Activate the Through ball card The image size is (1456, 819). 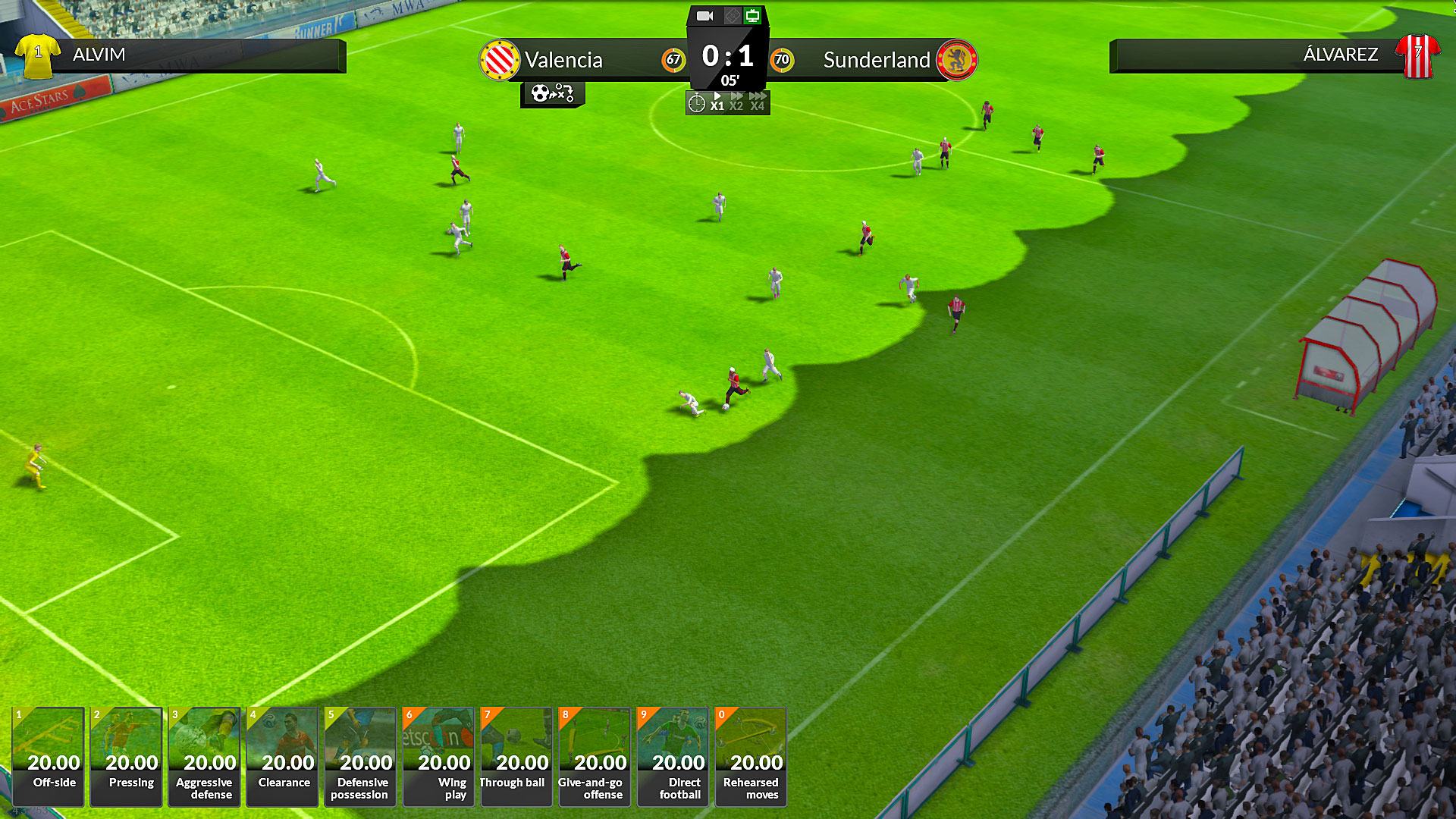pyautogui.click(x=516, y=756)
